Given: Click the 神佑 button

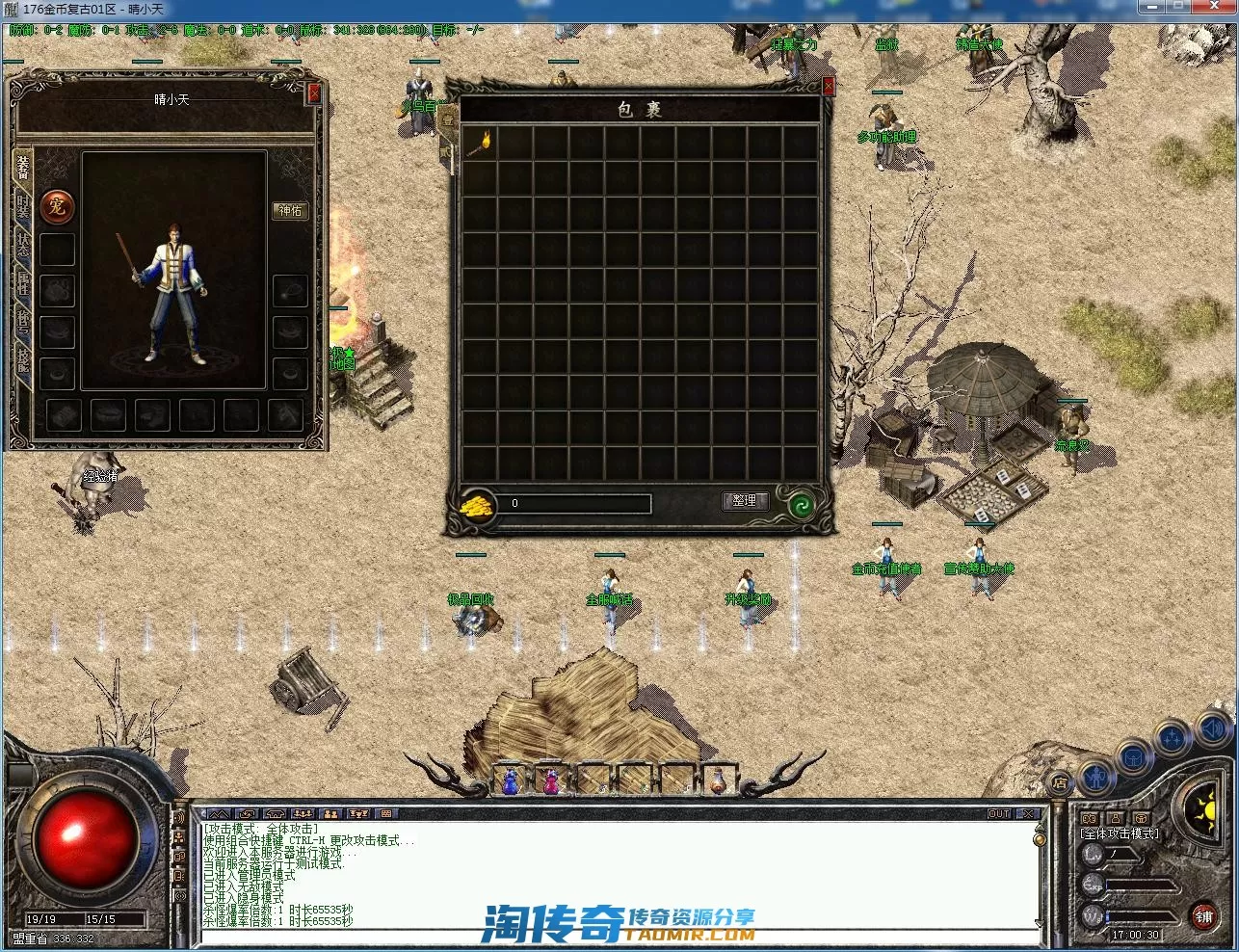Looking at the screenshot, I should point(290,210).
